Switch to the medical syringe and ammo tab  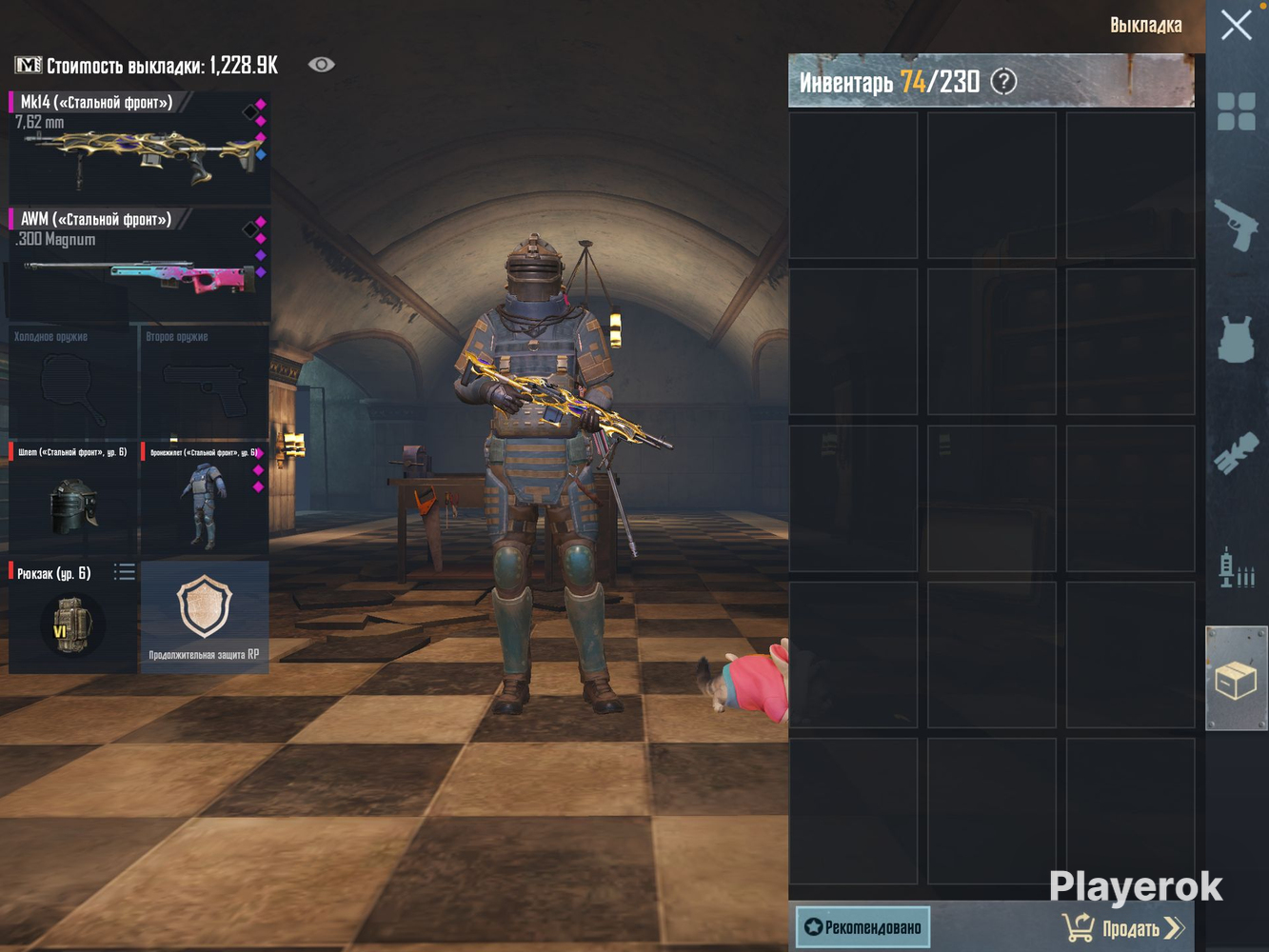[x=1236, y=567]
